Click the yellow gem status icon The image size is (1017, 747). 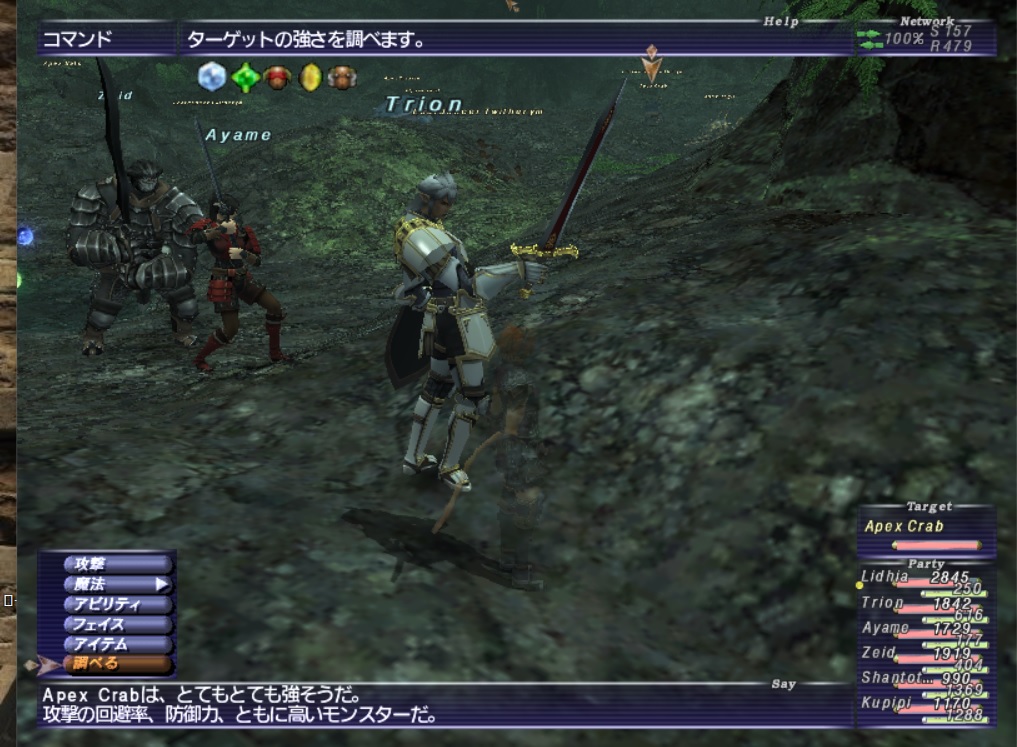(311, 77)
